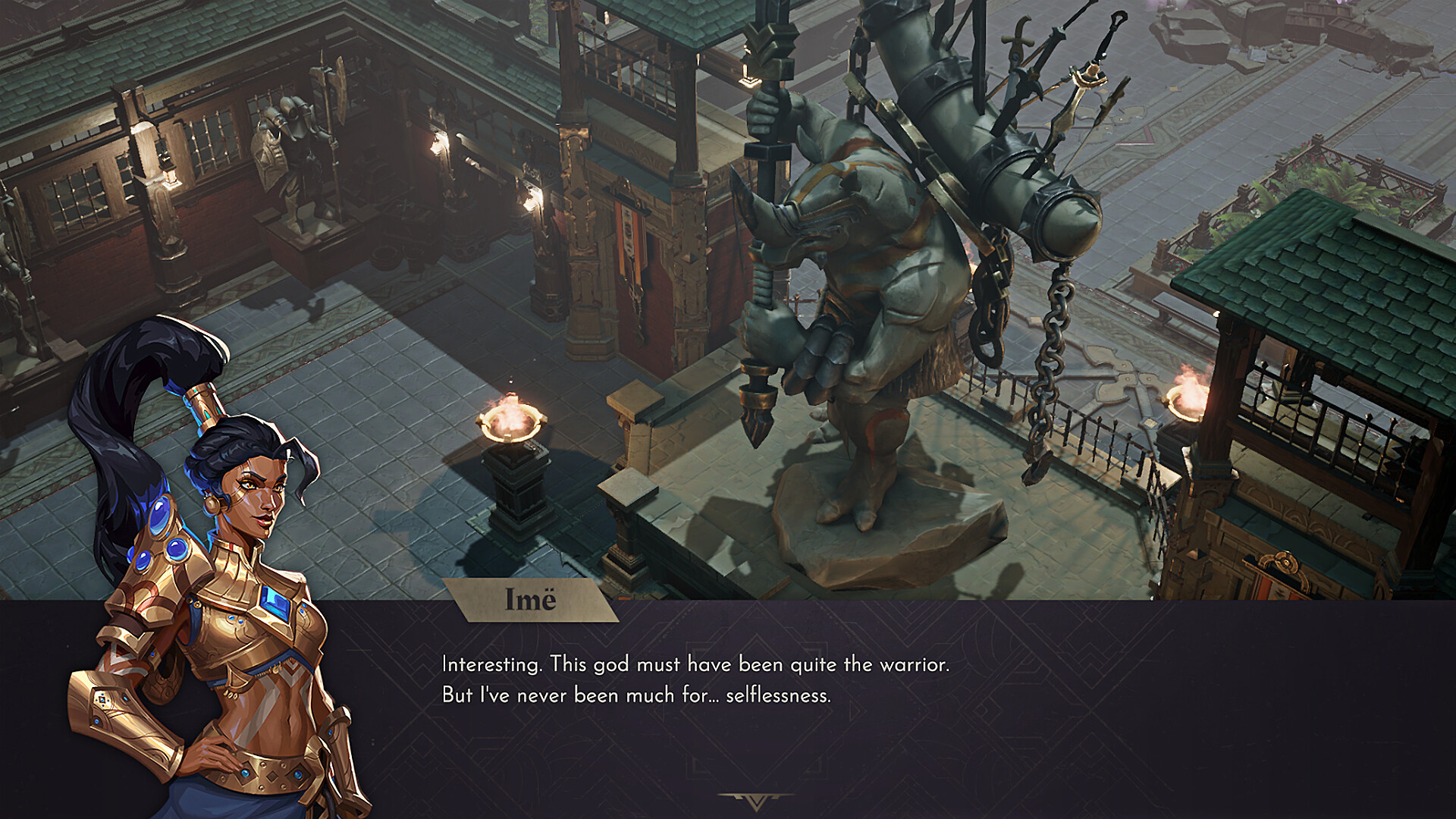This screenshot has width=1456, height=819.
Task: Click the armored knight display statue
Action: 292,144
